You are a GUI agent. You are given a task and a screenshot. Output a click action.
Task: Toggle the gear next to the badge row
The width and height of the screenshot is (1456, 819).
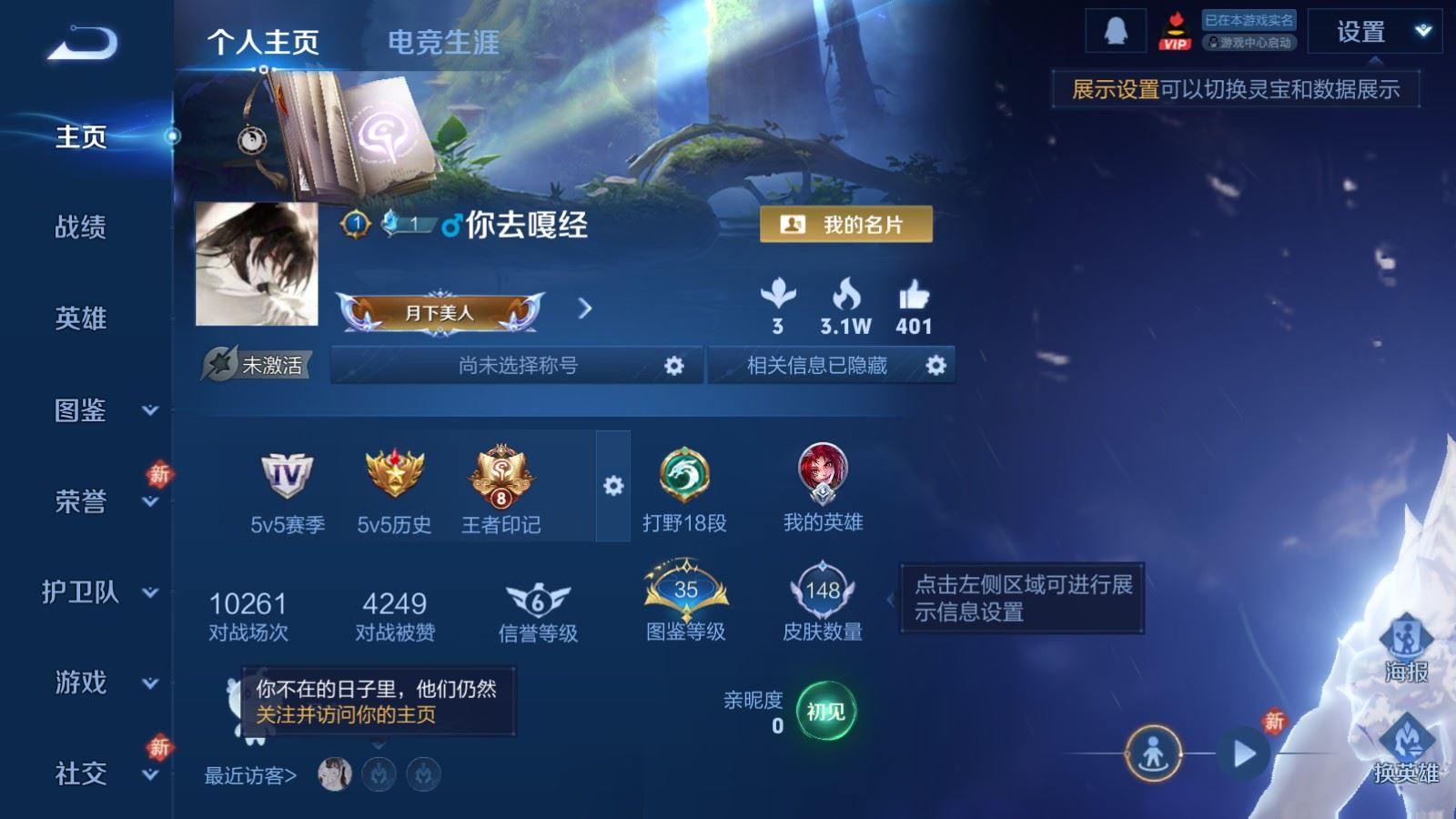pyautogui.click(x=614, y=487)
